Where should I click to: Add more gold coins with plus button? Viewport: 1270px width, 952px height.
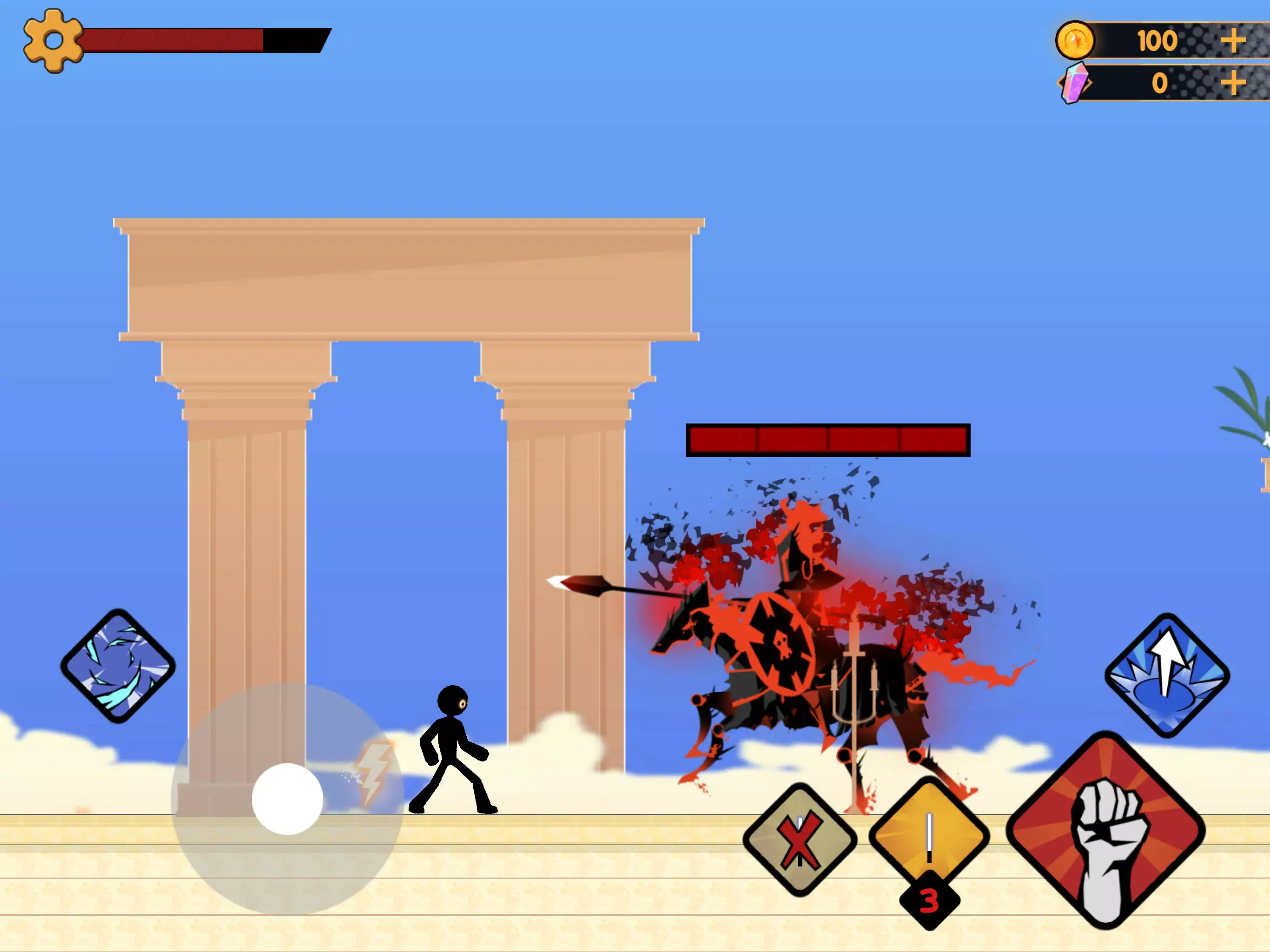tap(1232, 41)
